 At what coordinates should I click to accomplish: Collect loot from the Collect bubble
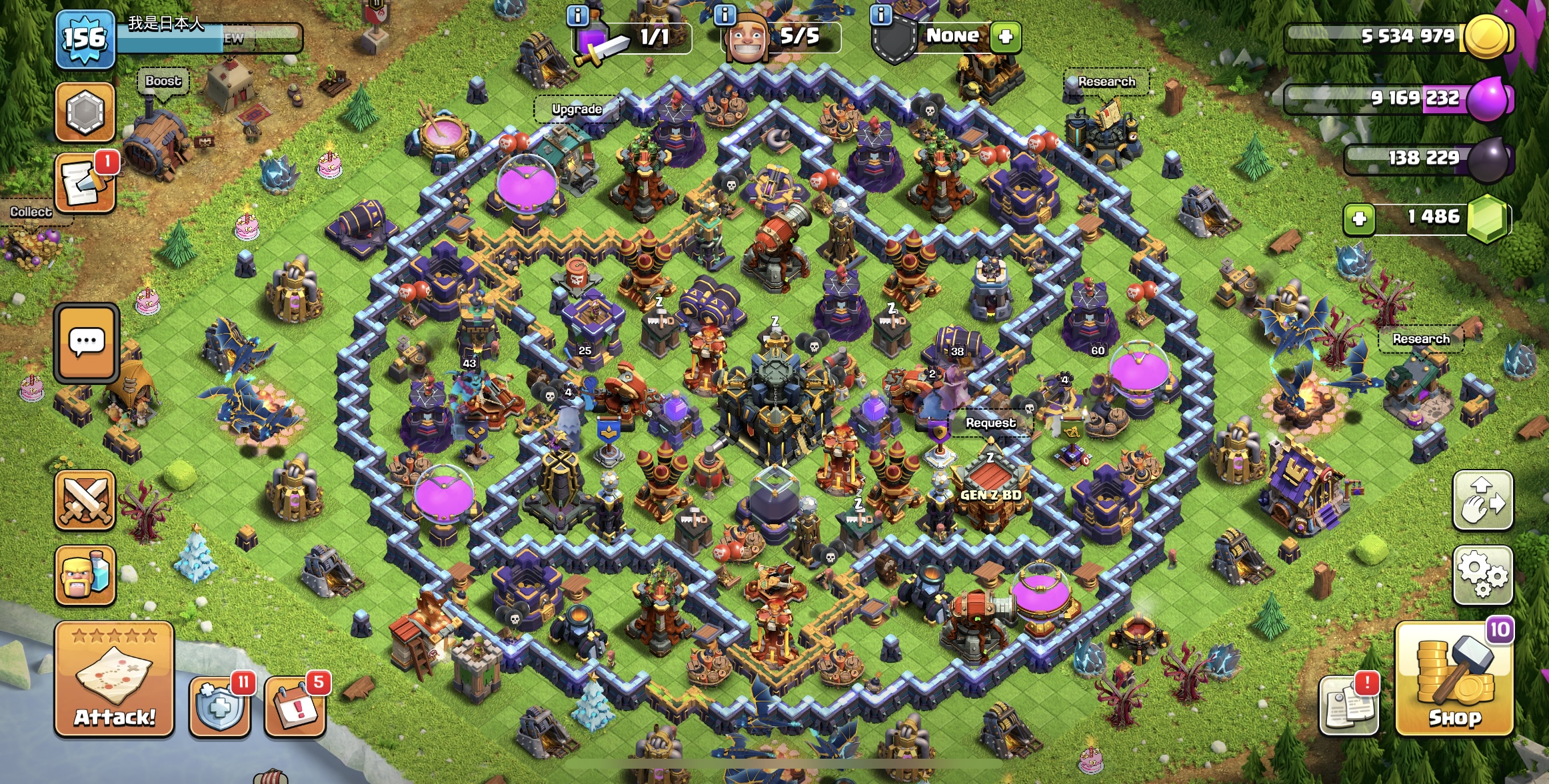point(31,212)
